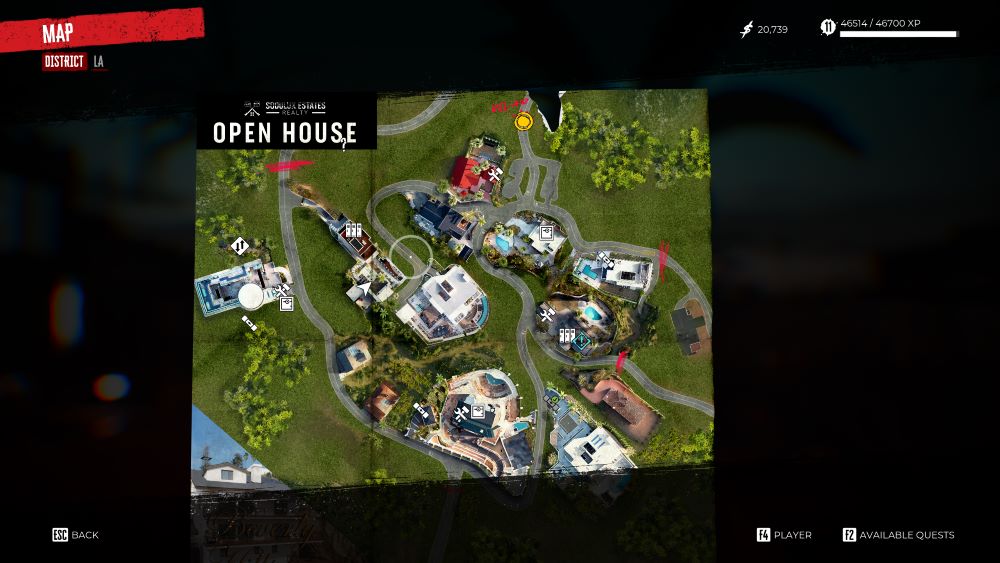Select the green marker on the map
This screenshot has width=1000, height=563.
coord(553,399)
